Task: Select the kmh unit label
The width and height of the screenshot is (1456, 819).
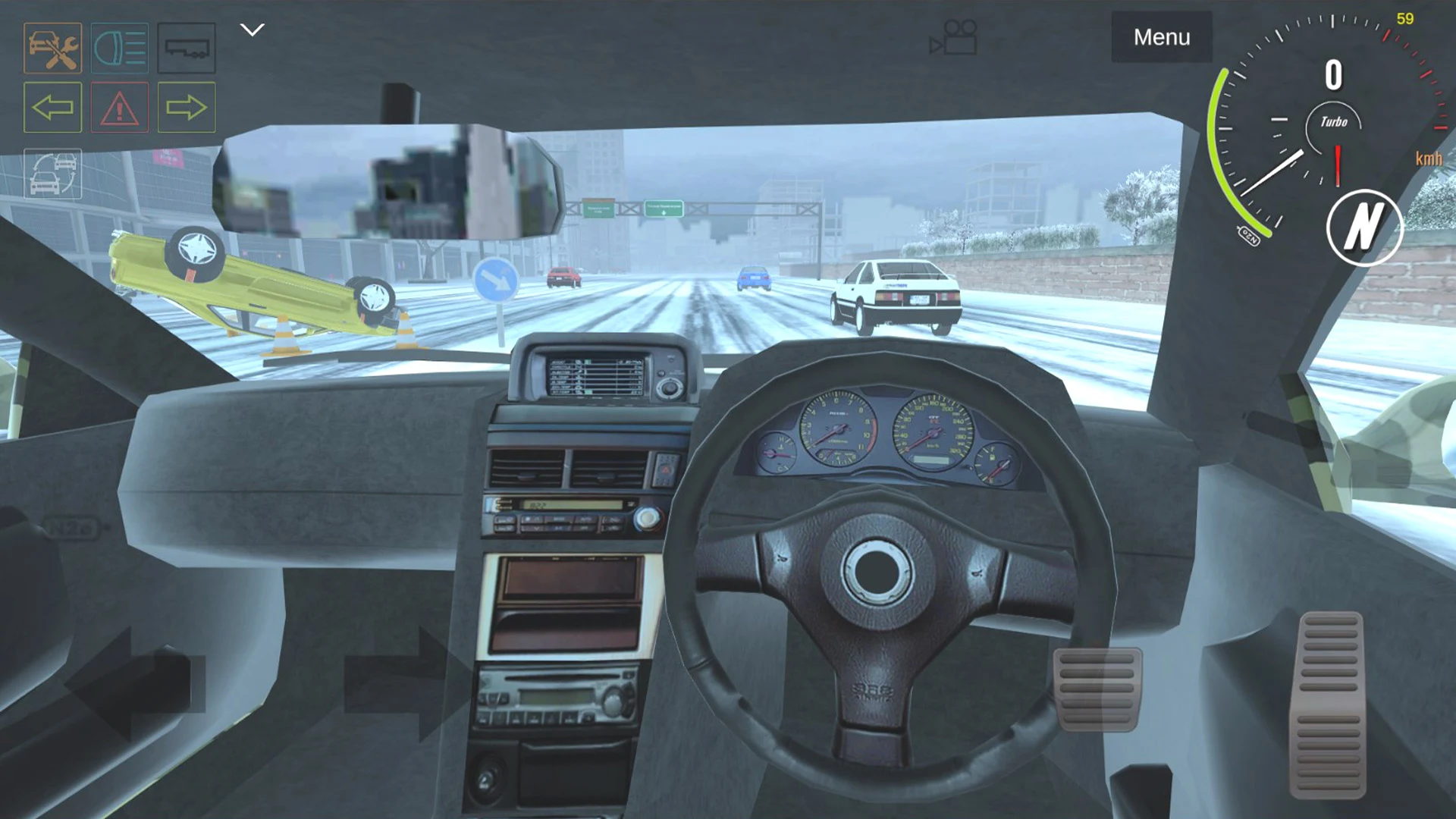Action: click(x=1427, y=158)
